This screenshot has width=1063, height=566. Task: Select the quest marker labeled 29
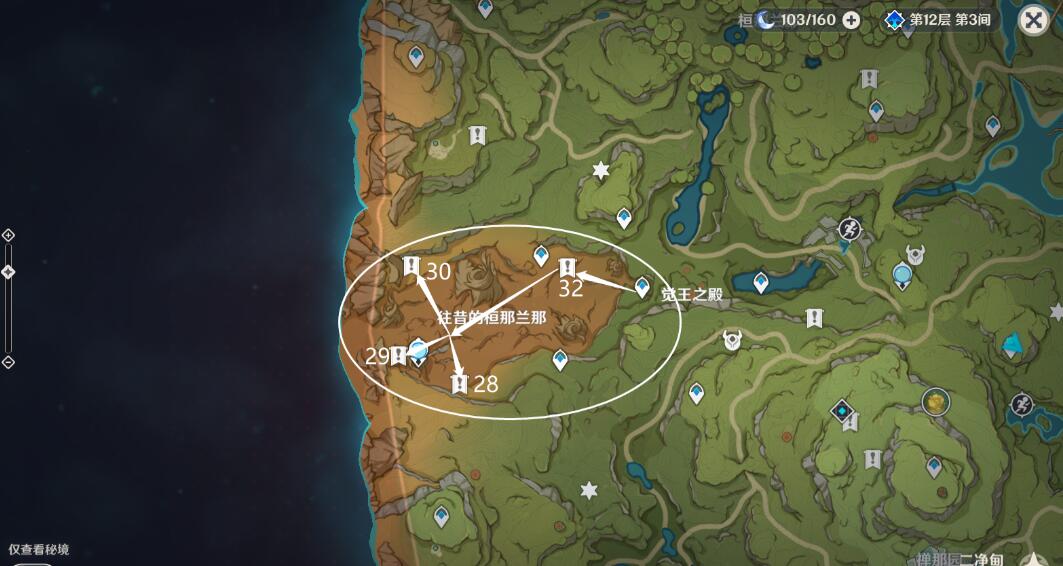pos(399,354)
